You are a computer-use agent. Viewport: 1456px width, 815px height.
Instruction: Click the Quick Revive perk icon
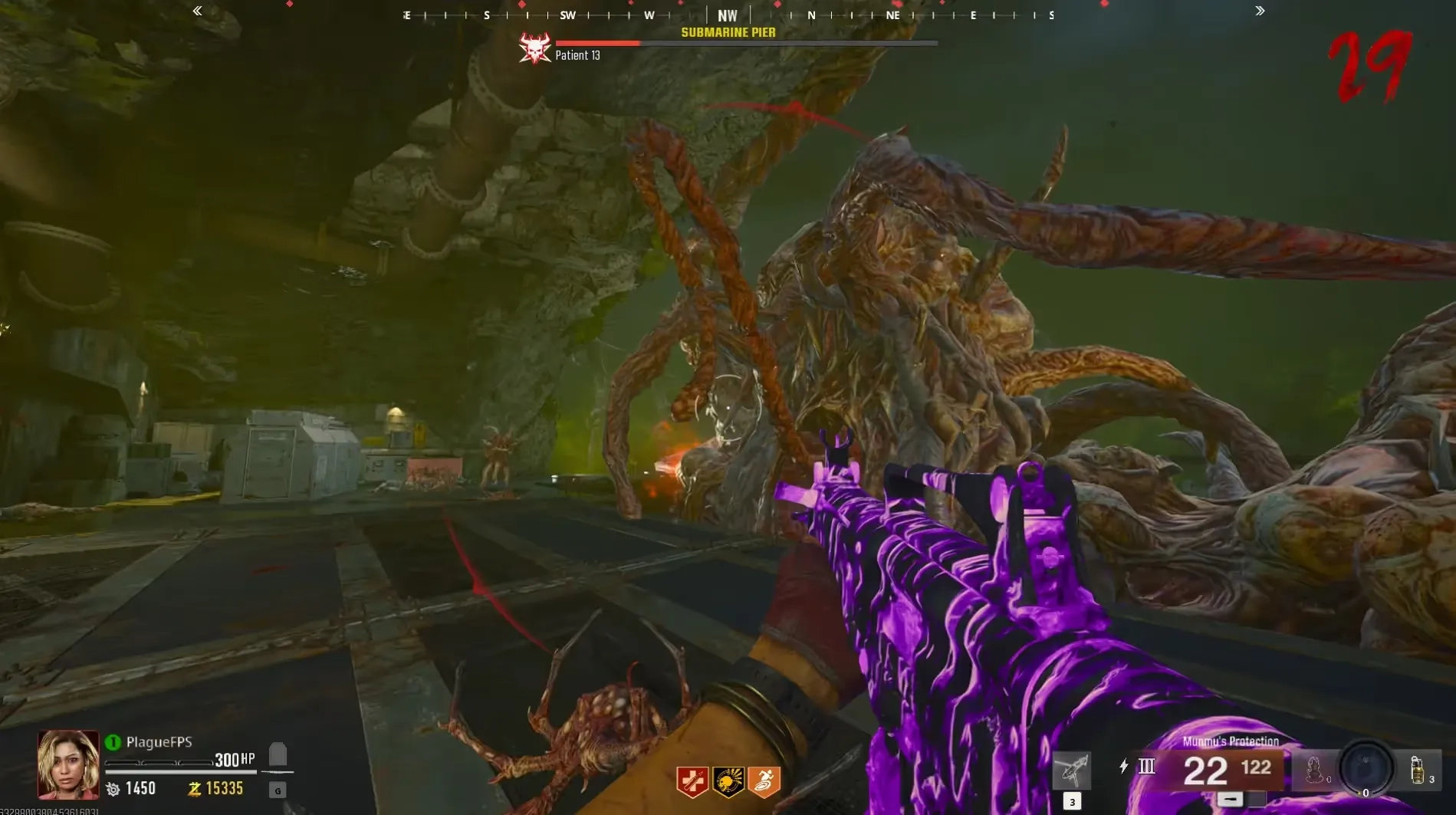692,781
